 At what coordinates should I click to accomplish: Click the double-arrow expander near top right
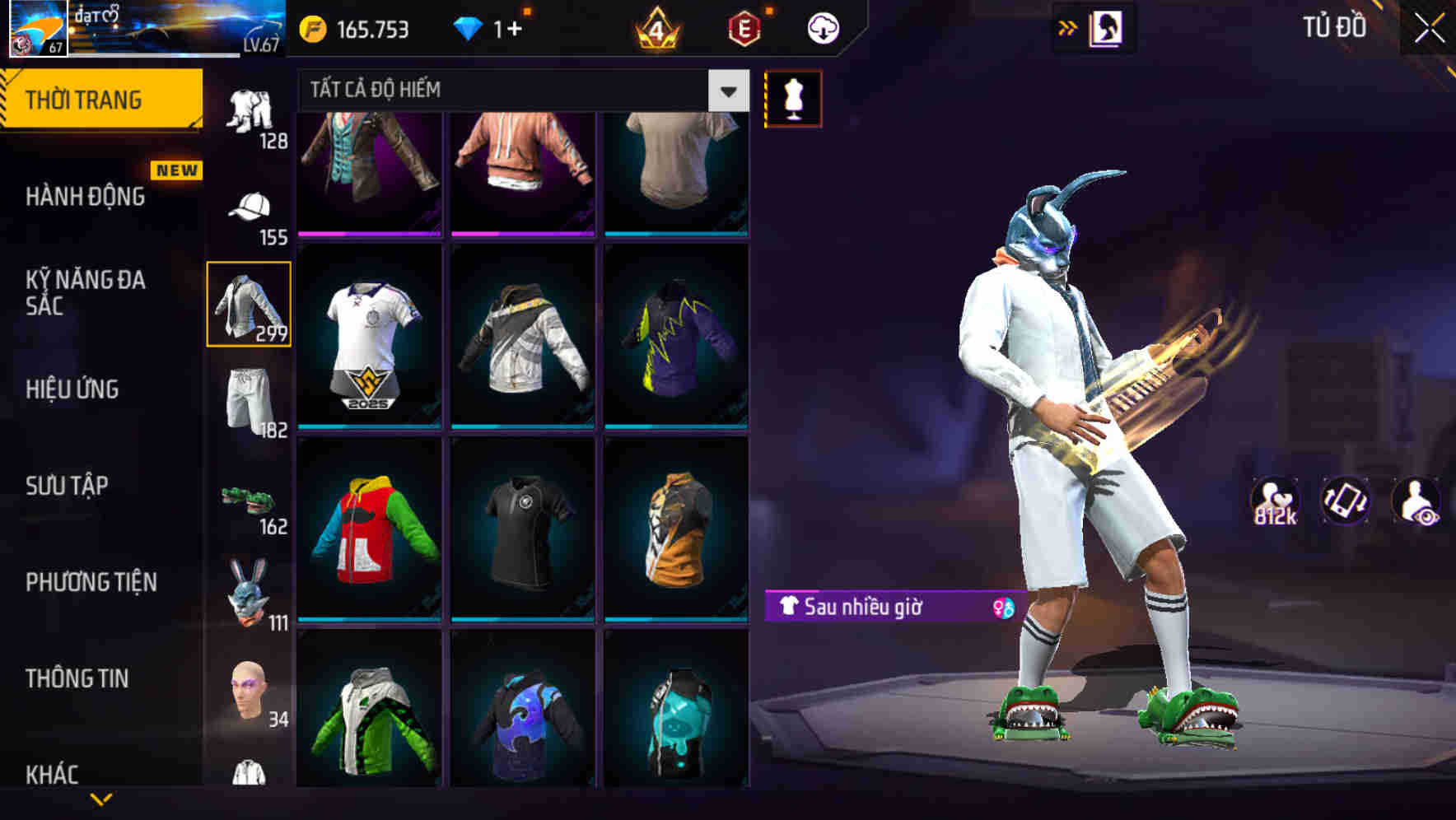[x=1068, y=27]
